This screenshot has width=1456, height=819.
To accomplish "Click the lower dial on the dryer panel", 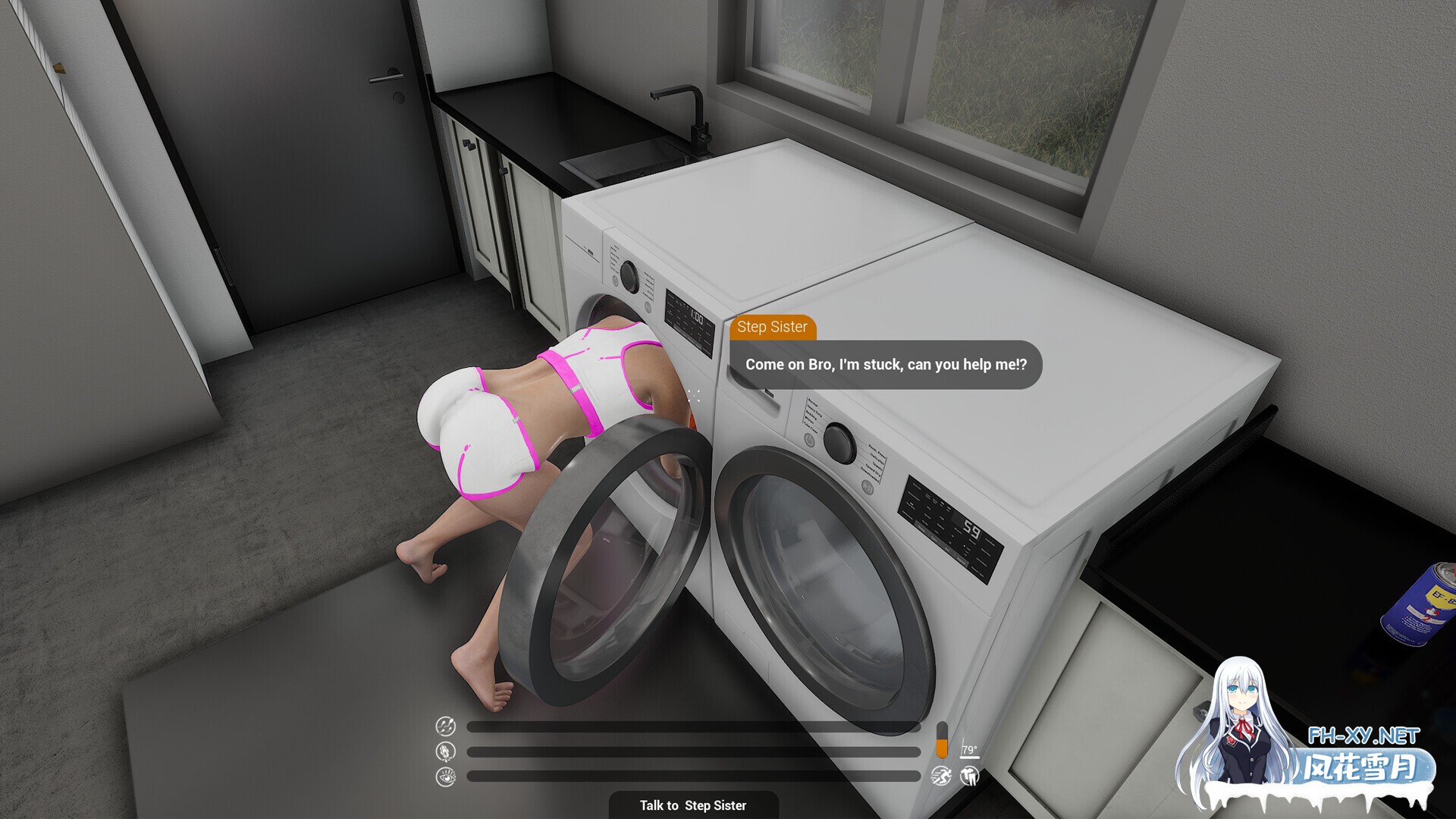I will click(x=868, y=488).
